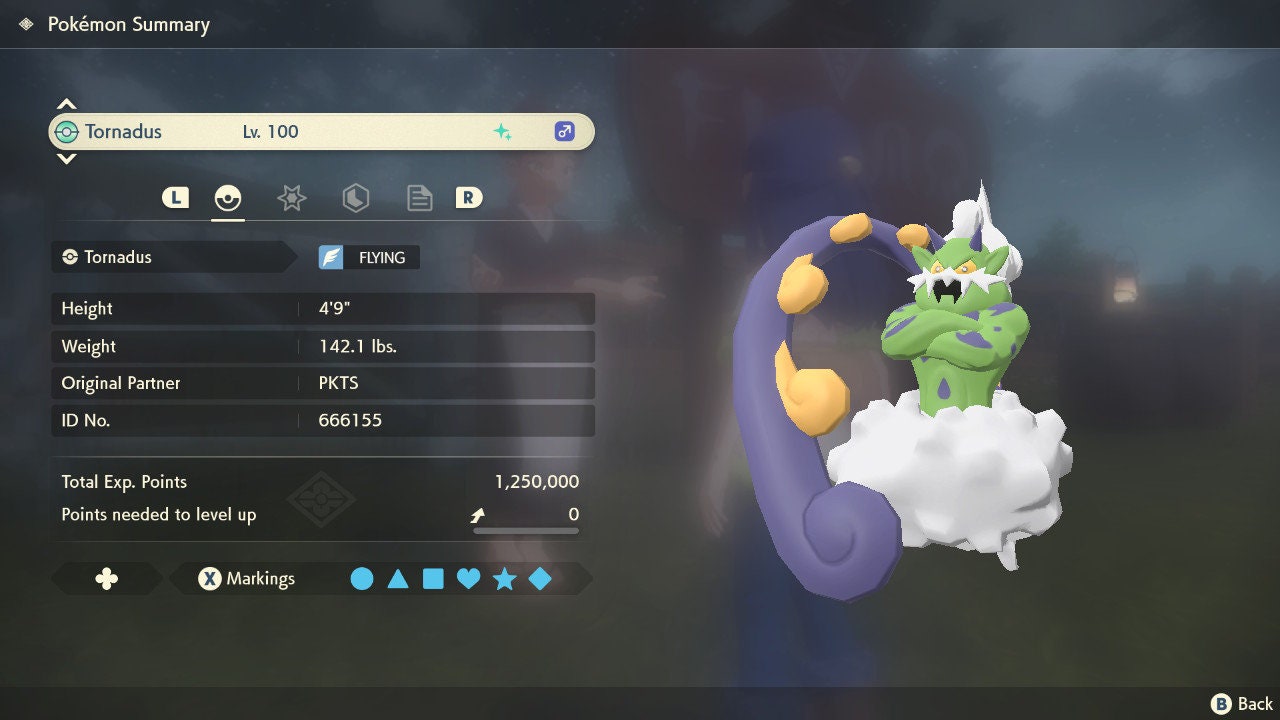Image resolution: width=1280 pixels, height=720 pixels.
Task: Toggle the triangle marking
Action: click(398, 579)
